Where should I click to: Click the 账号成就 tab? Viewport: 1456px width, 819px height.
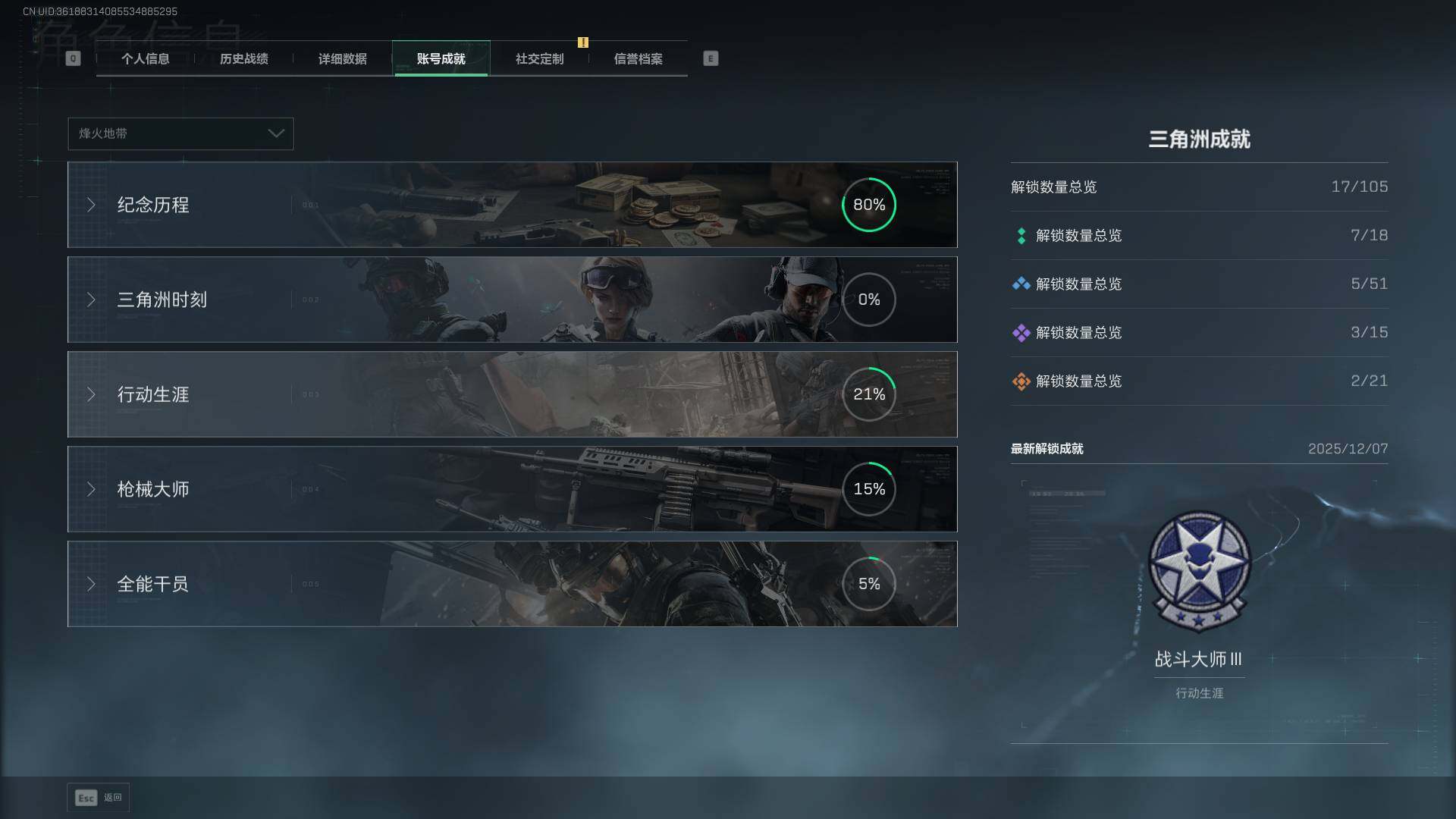click(x=441, y=59)
